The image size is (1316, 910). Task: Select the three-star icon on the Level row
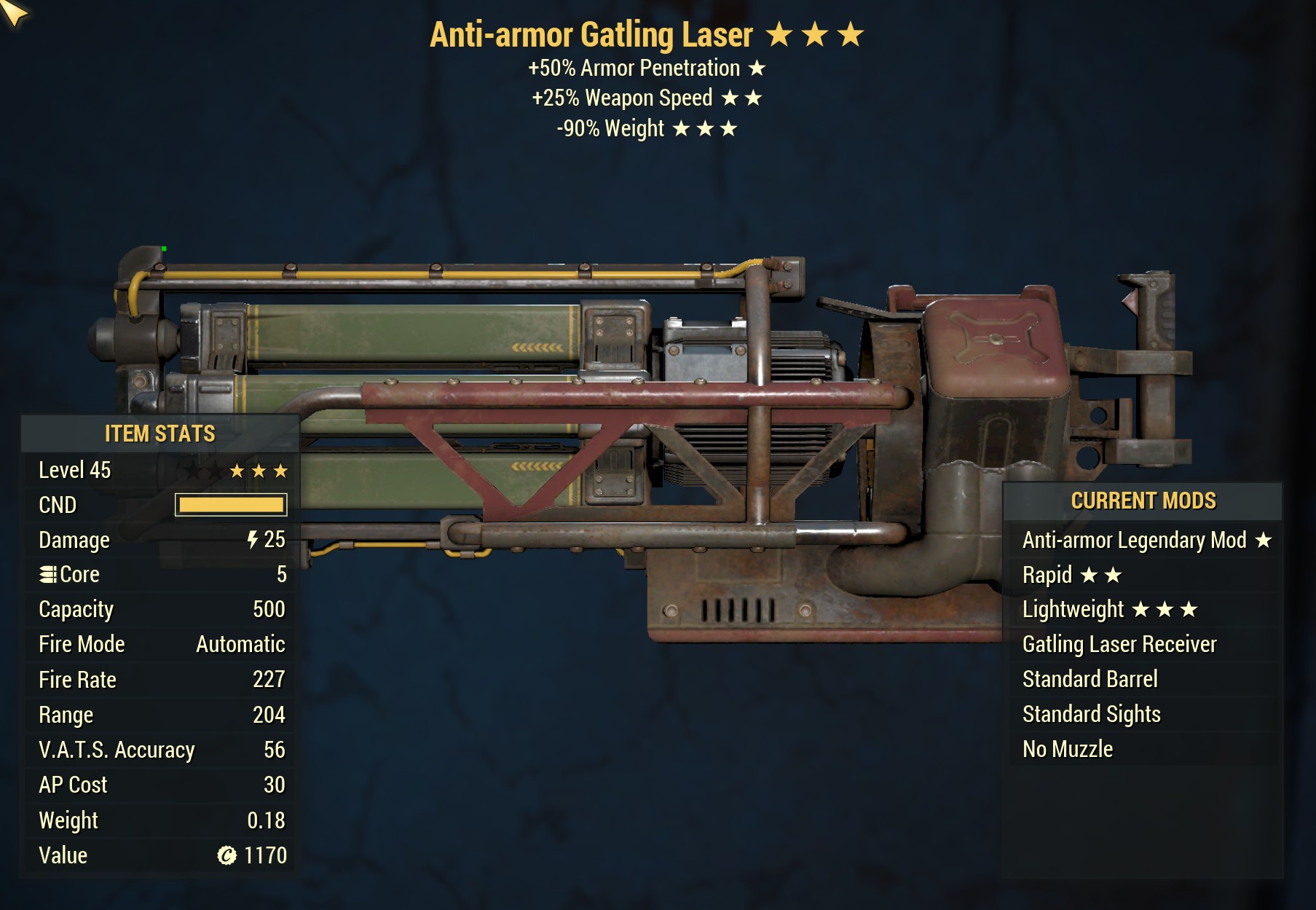point(259,470)
